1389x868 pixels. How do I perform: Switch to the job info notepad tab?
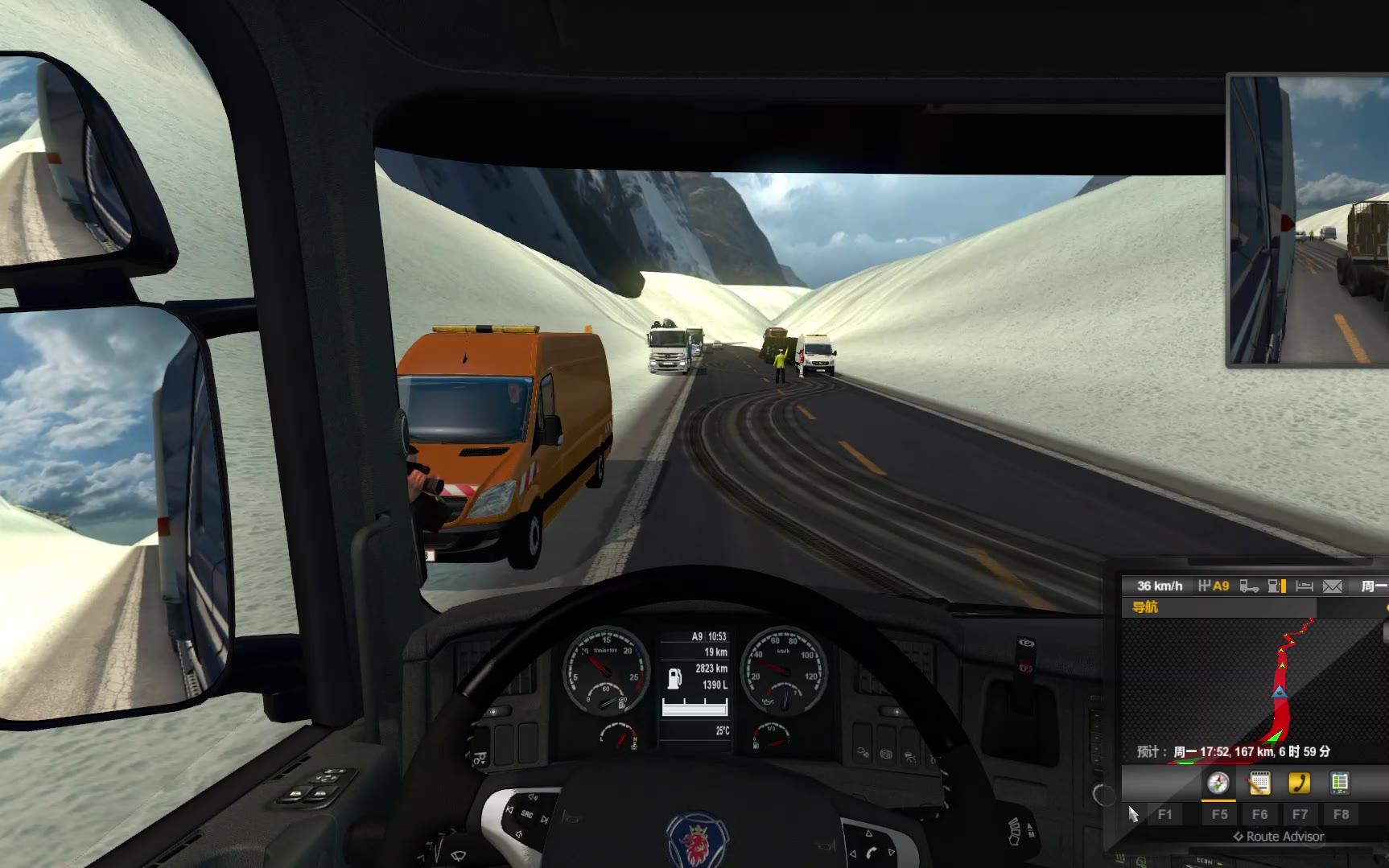coord(1259,783)
